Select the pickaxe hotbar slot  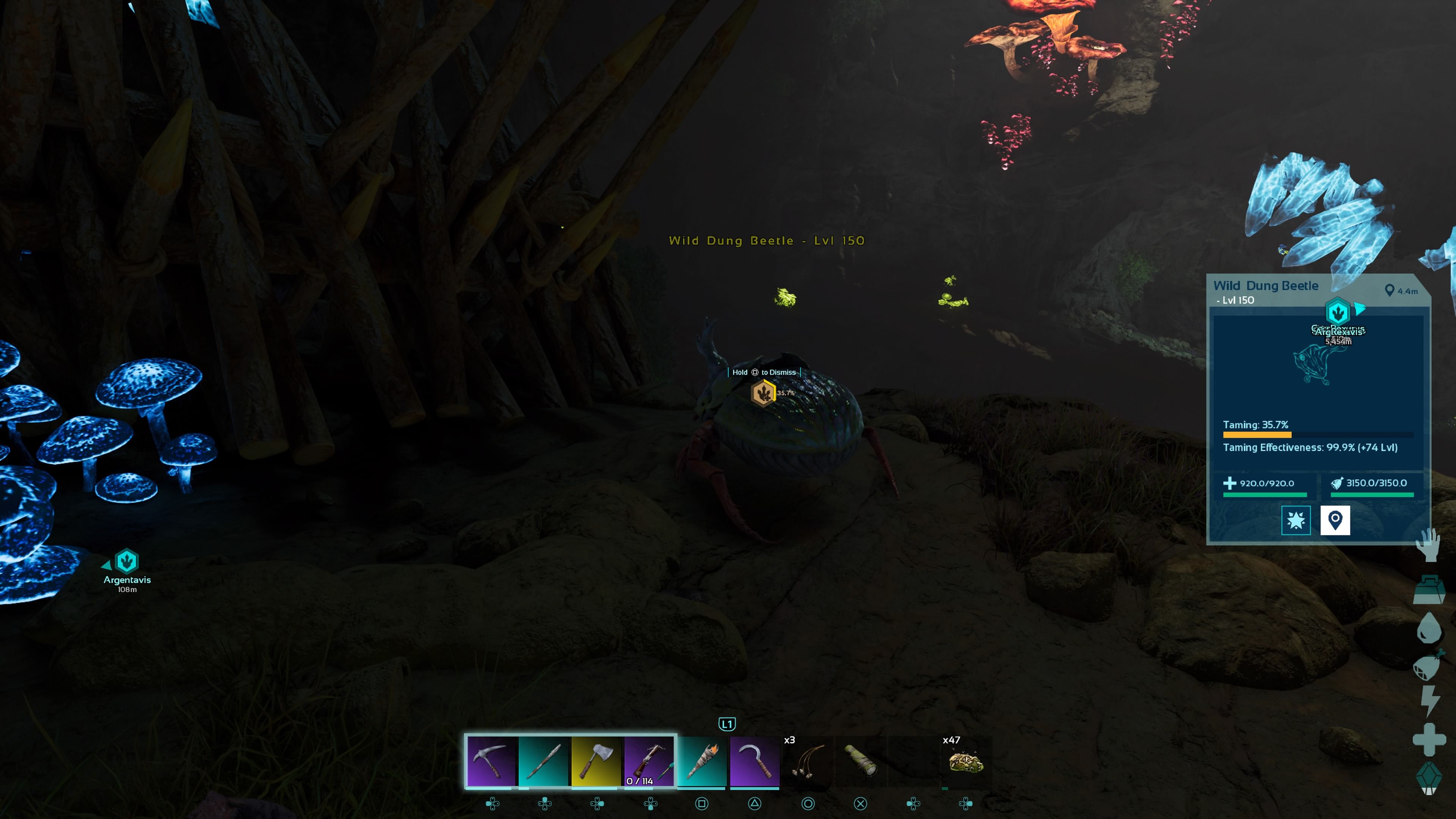(491, 761)
